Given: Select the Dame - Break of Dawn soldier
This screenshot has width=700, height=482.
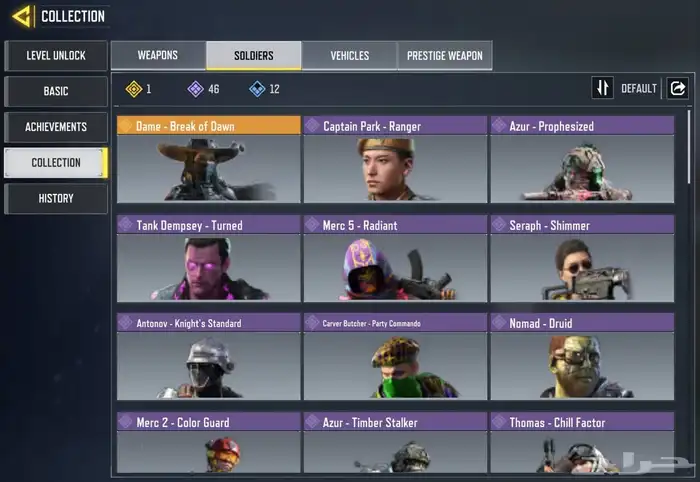Looking at the screenshot, I should (x=208, y=160).
